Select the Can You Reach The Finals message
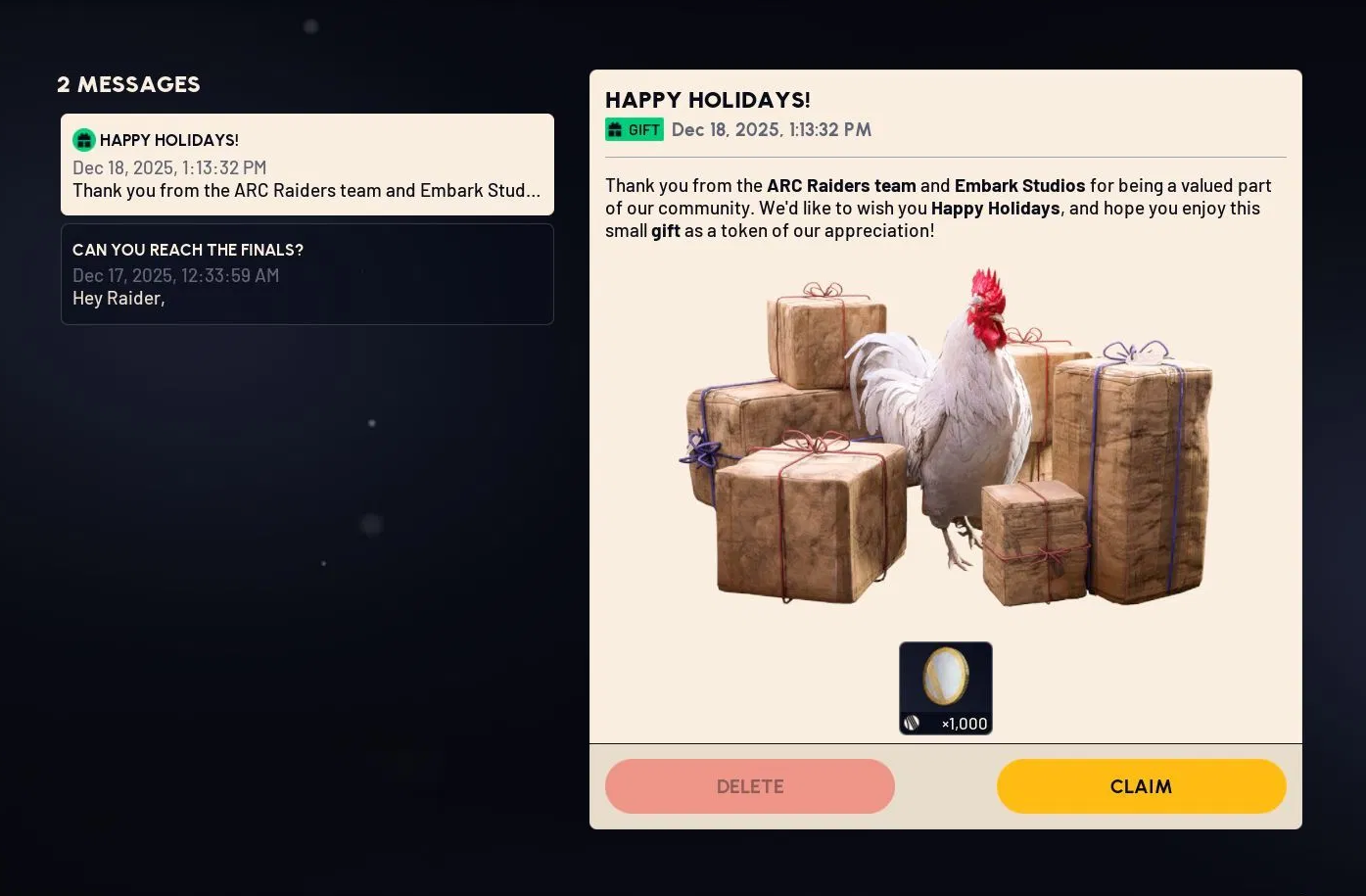 click(x=306, y=274)
